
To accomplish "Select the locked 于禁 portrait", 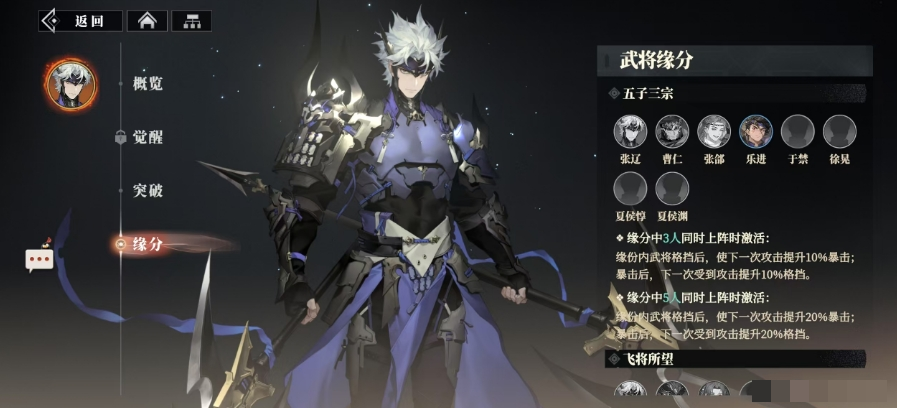I will (x=797, y=131).
